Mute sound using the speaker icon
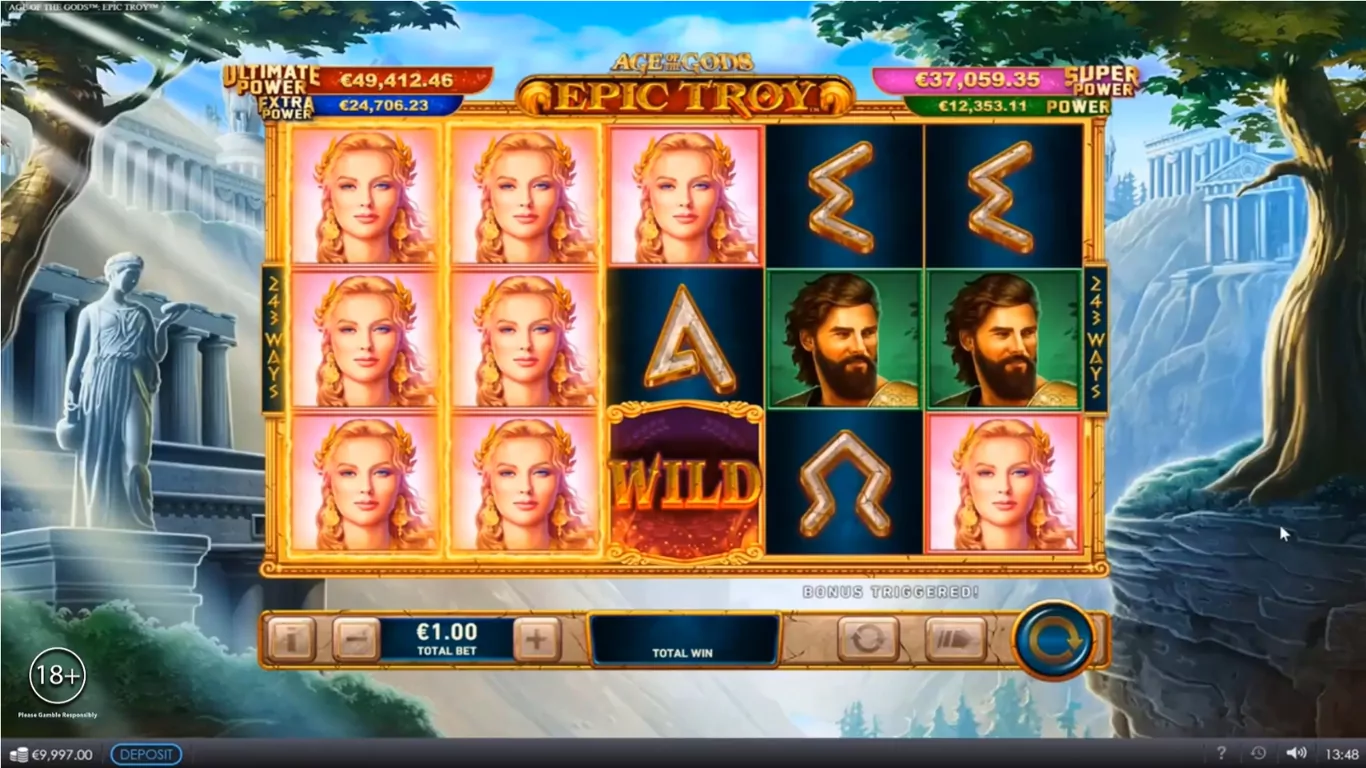Image resolution: width=1366 pixels, height=768 pixels. coord(1296,754)
